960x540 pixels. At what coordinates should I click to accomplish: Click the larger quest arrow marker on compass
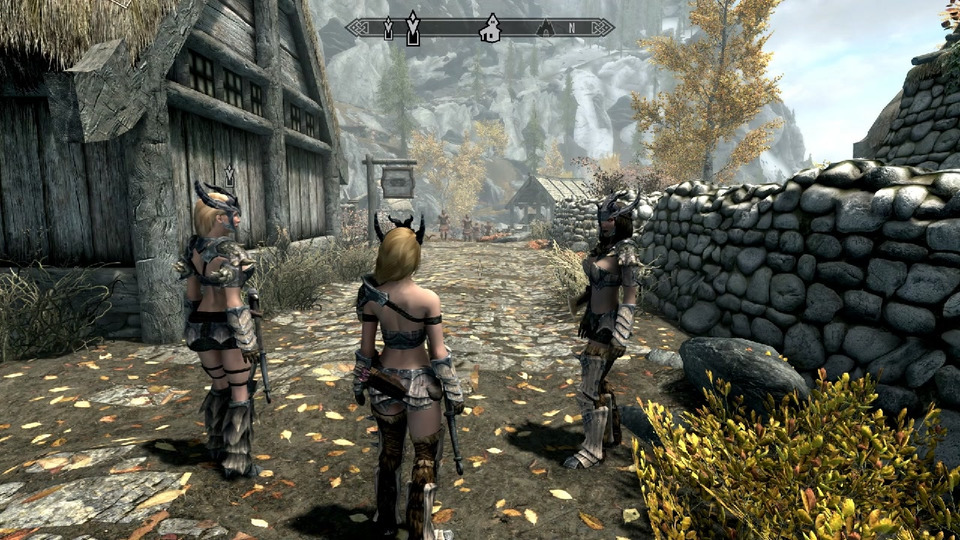click(x=412, y=27)
